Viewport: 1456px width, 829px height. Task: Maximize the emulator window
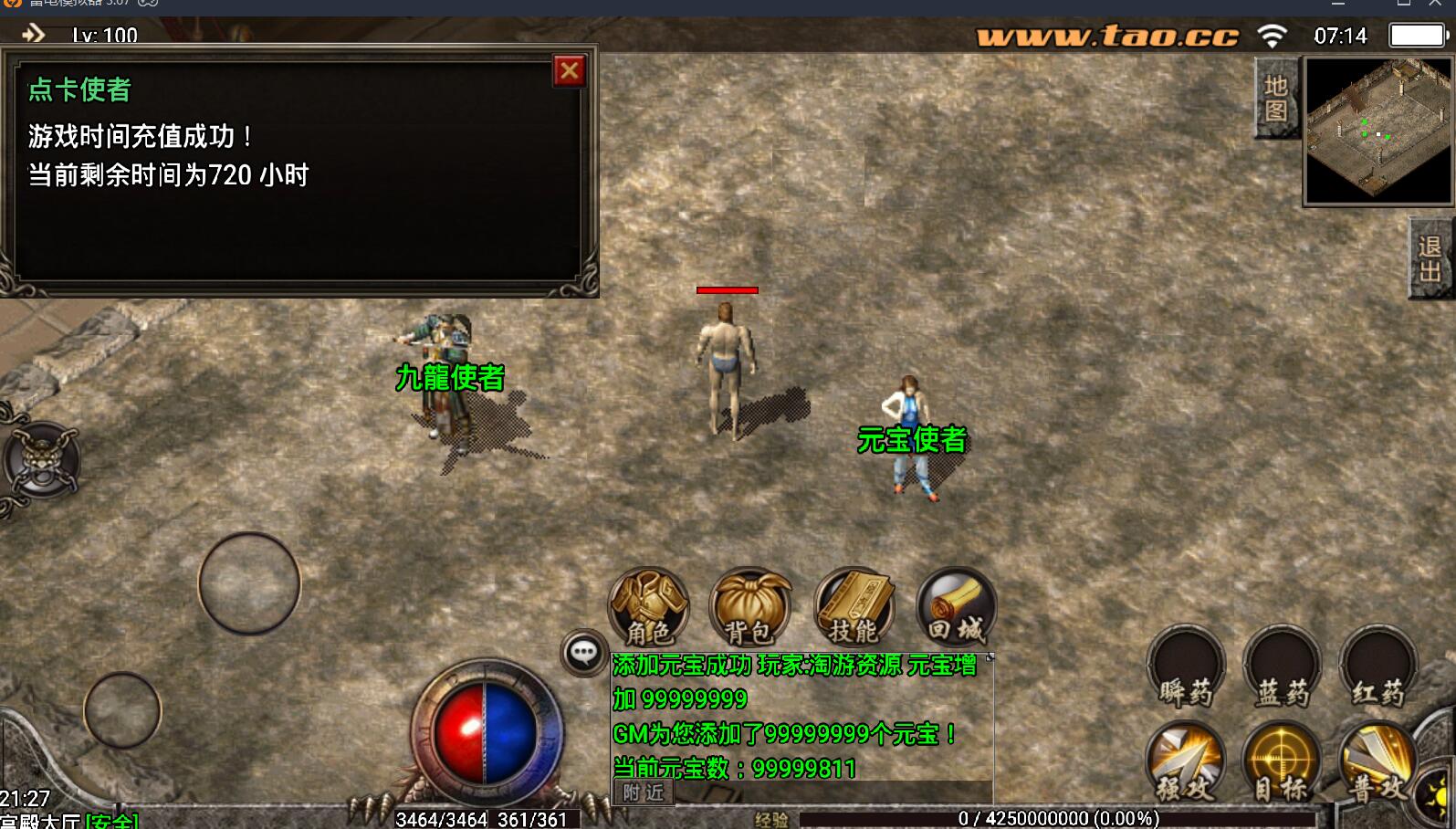(x=1403, y=5)
